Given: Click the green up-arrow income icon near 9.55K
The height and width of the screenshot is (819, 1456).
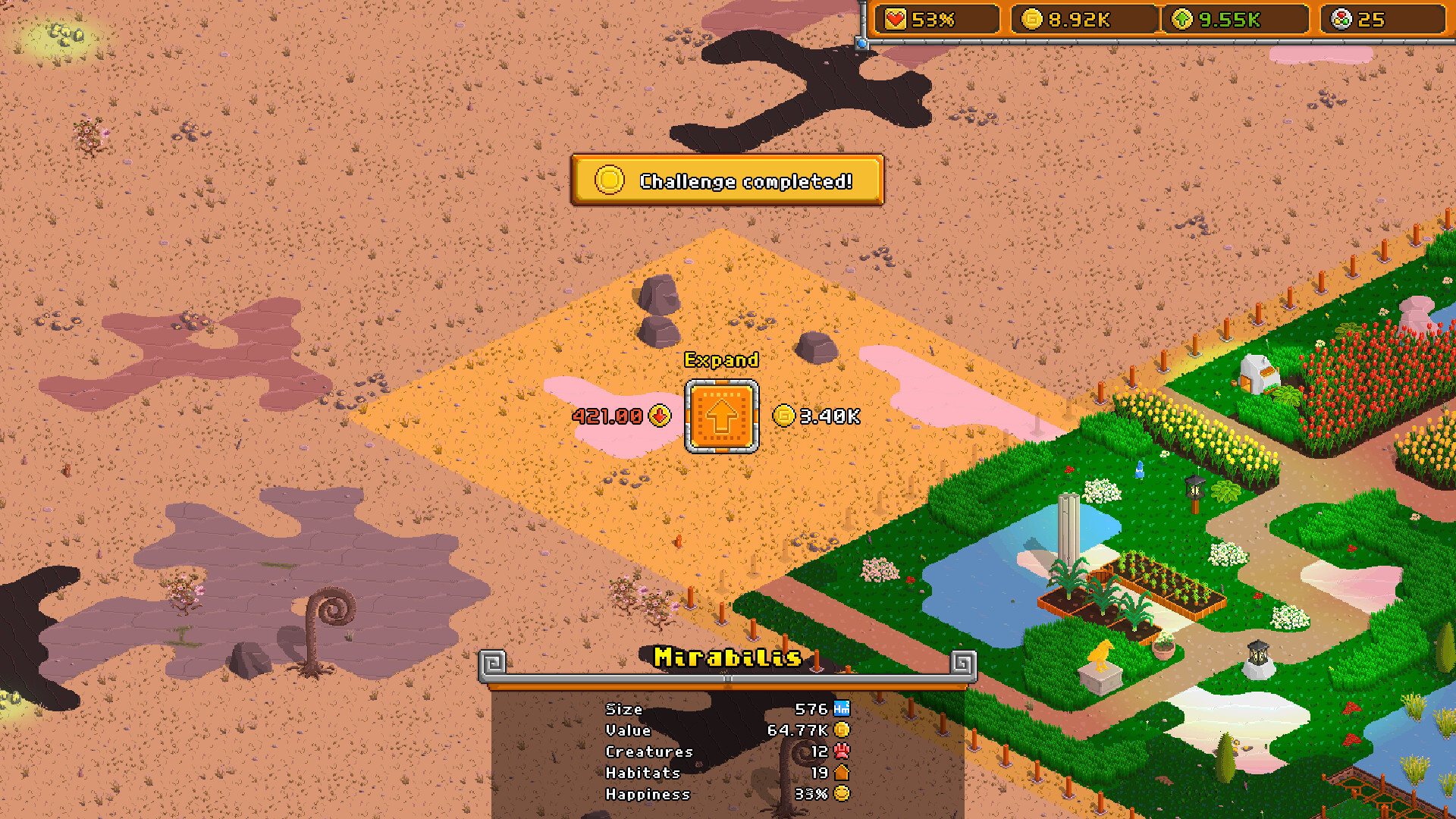Looking at the screenshot, I should click(1181, 20).
